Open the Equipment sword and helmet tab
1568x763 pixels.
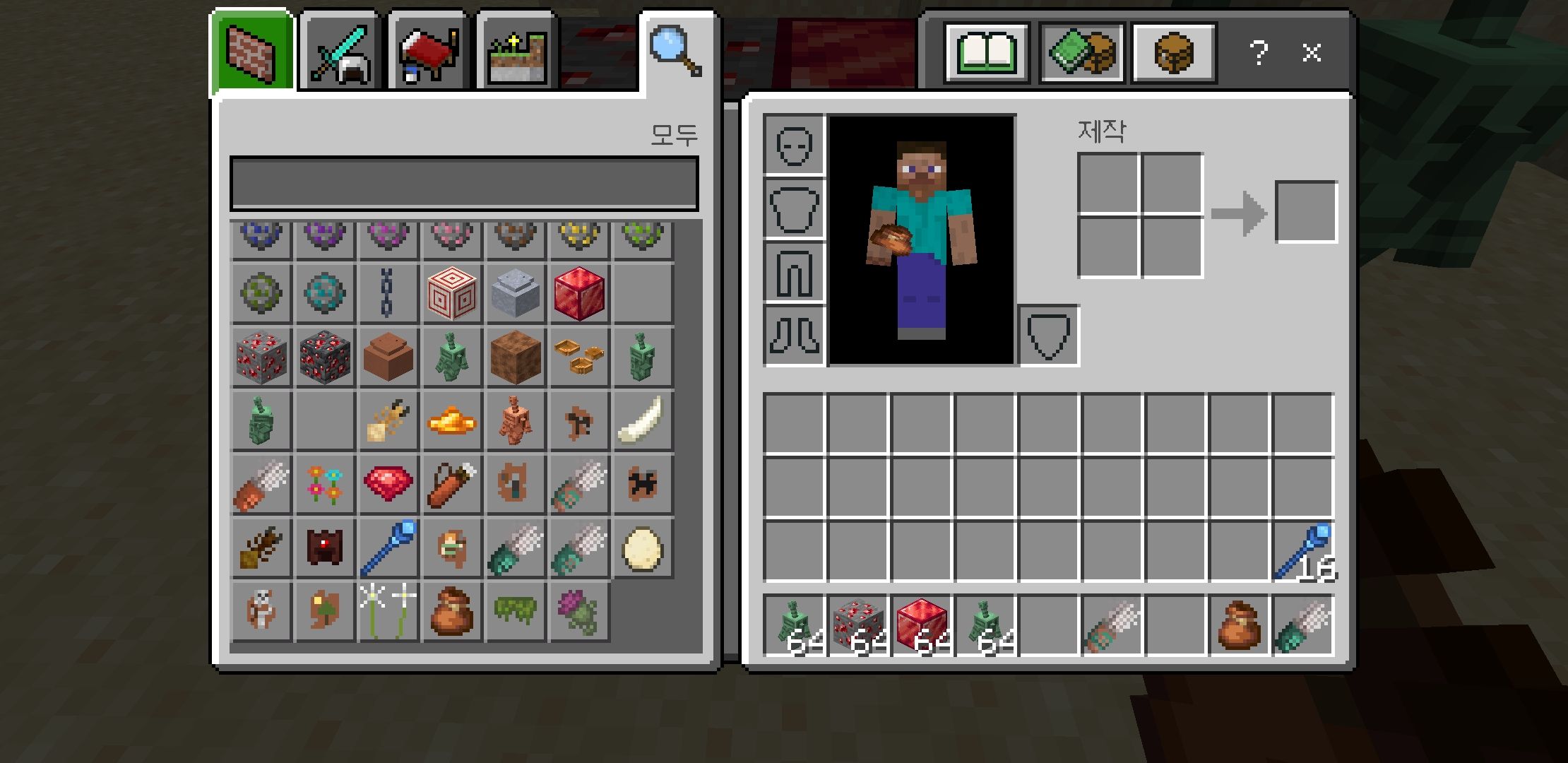pos(340,54)
